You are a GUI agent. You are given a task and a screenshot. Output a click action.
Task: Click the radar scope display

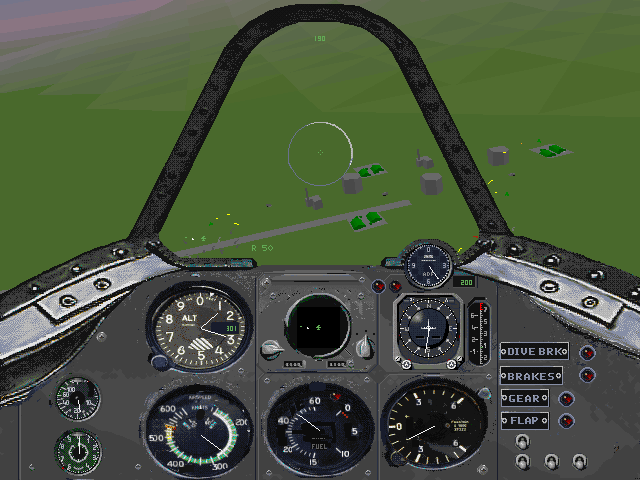click(317, 326)
